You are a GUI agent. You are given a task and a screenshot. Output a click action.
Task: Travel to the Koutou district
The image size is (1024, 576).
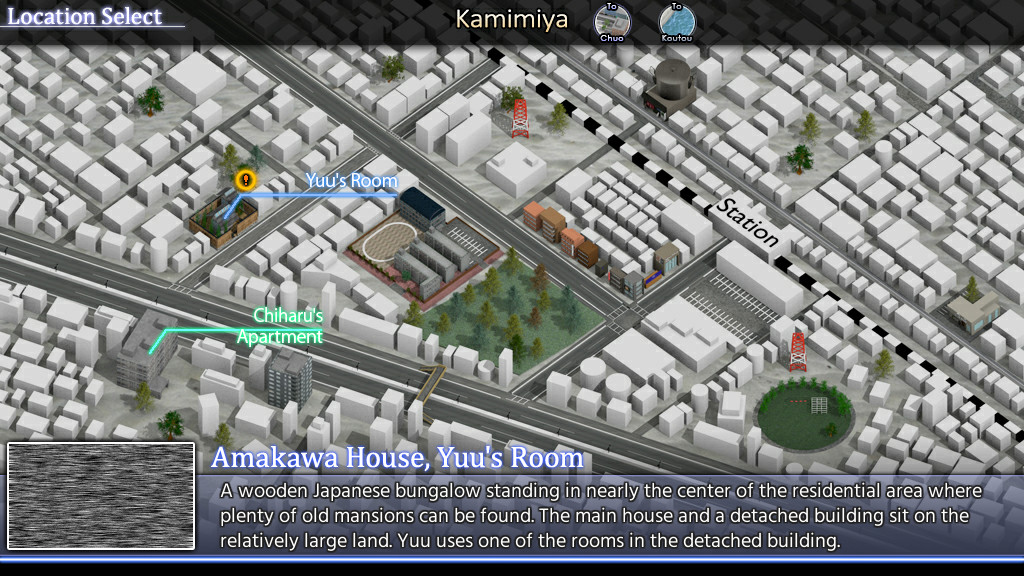coord(676,22)
